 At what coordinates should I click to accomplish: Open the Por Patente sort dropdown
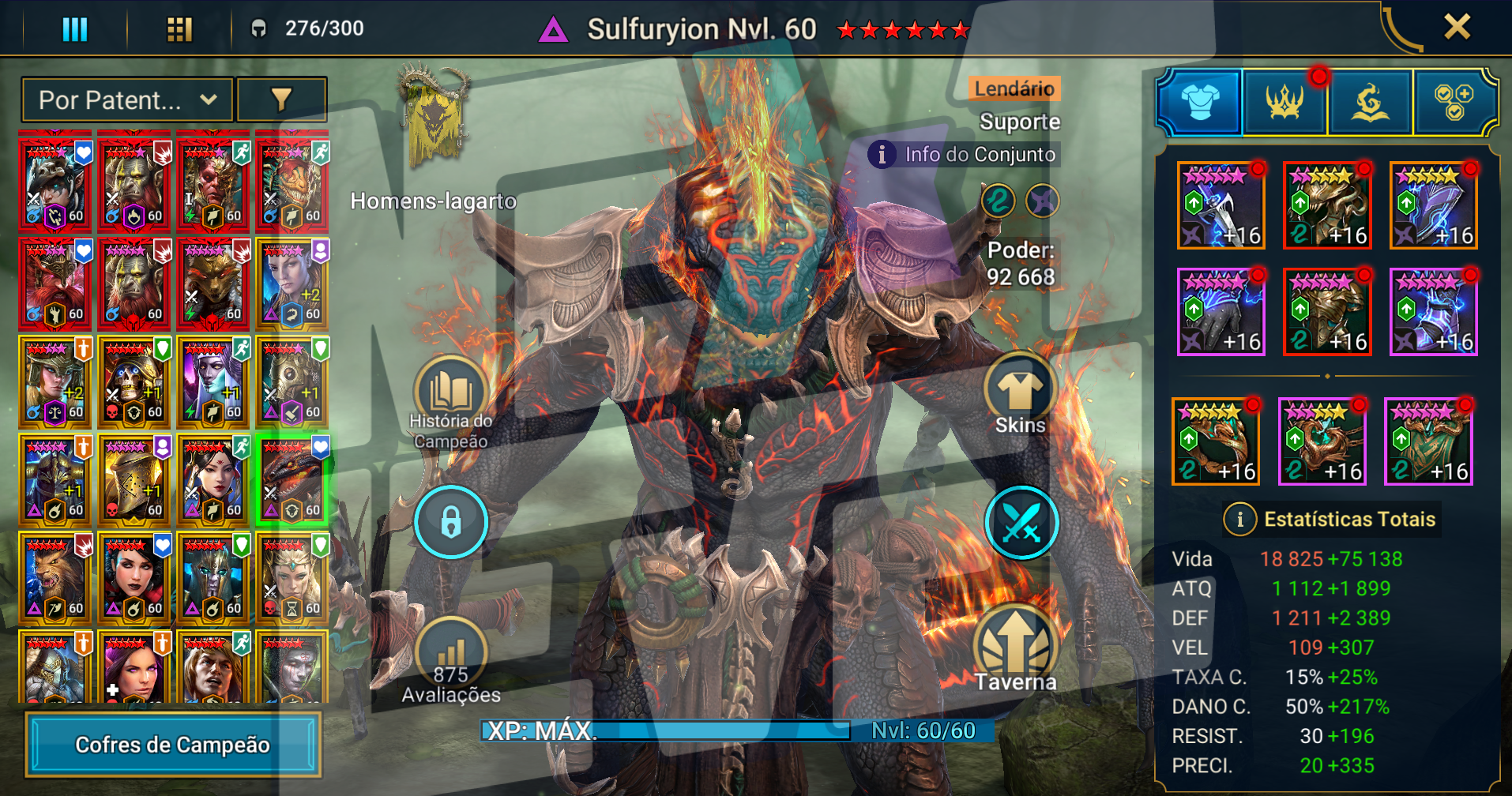pos(127,100)
